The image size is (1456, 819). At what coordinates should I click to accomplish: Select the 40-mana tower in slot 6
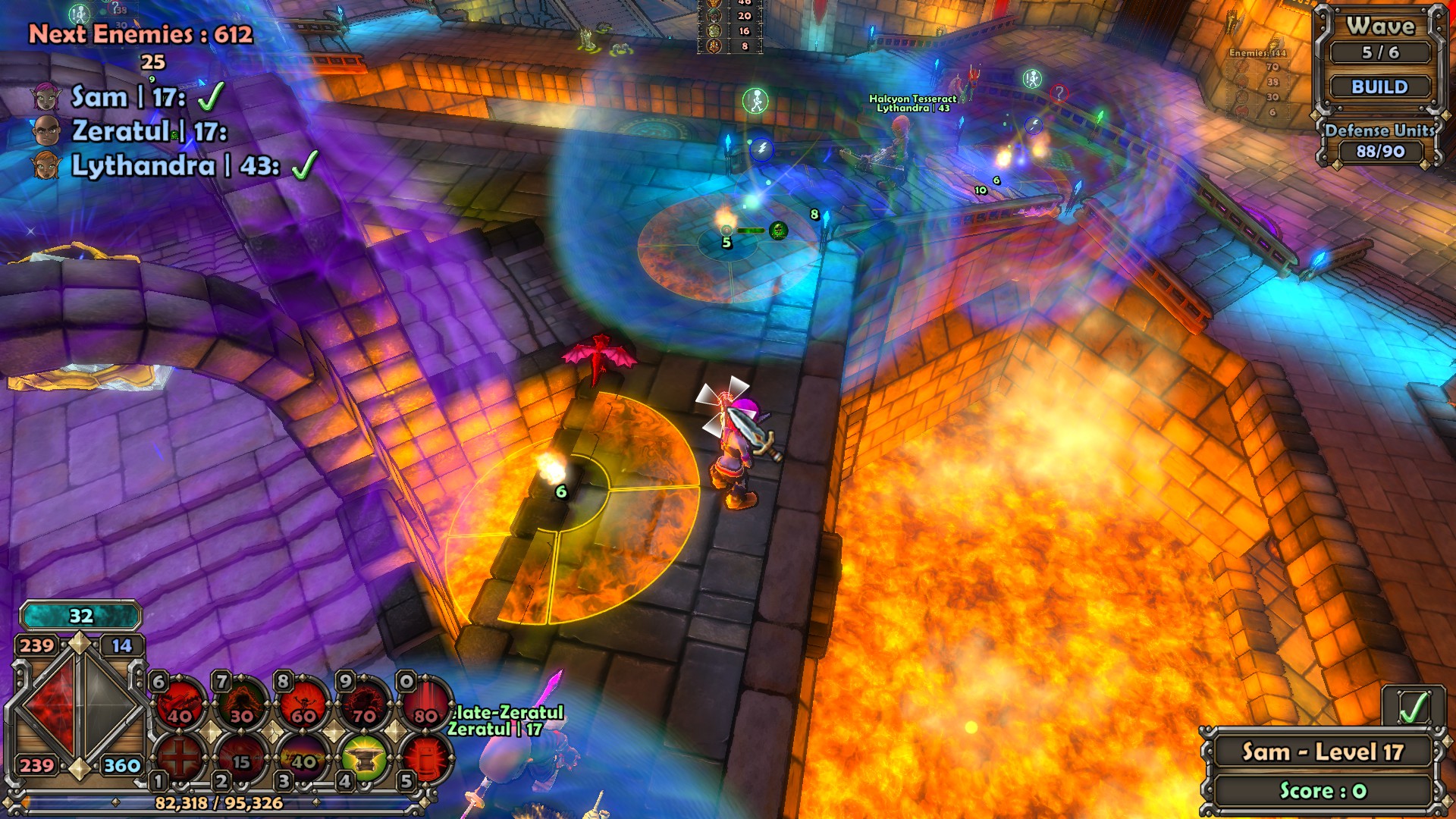coord(180,703)
